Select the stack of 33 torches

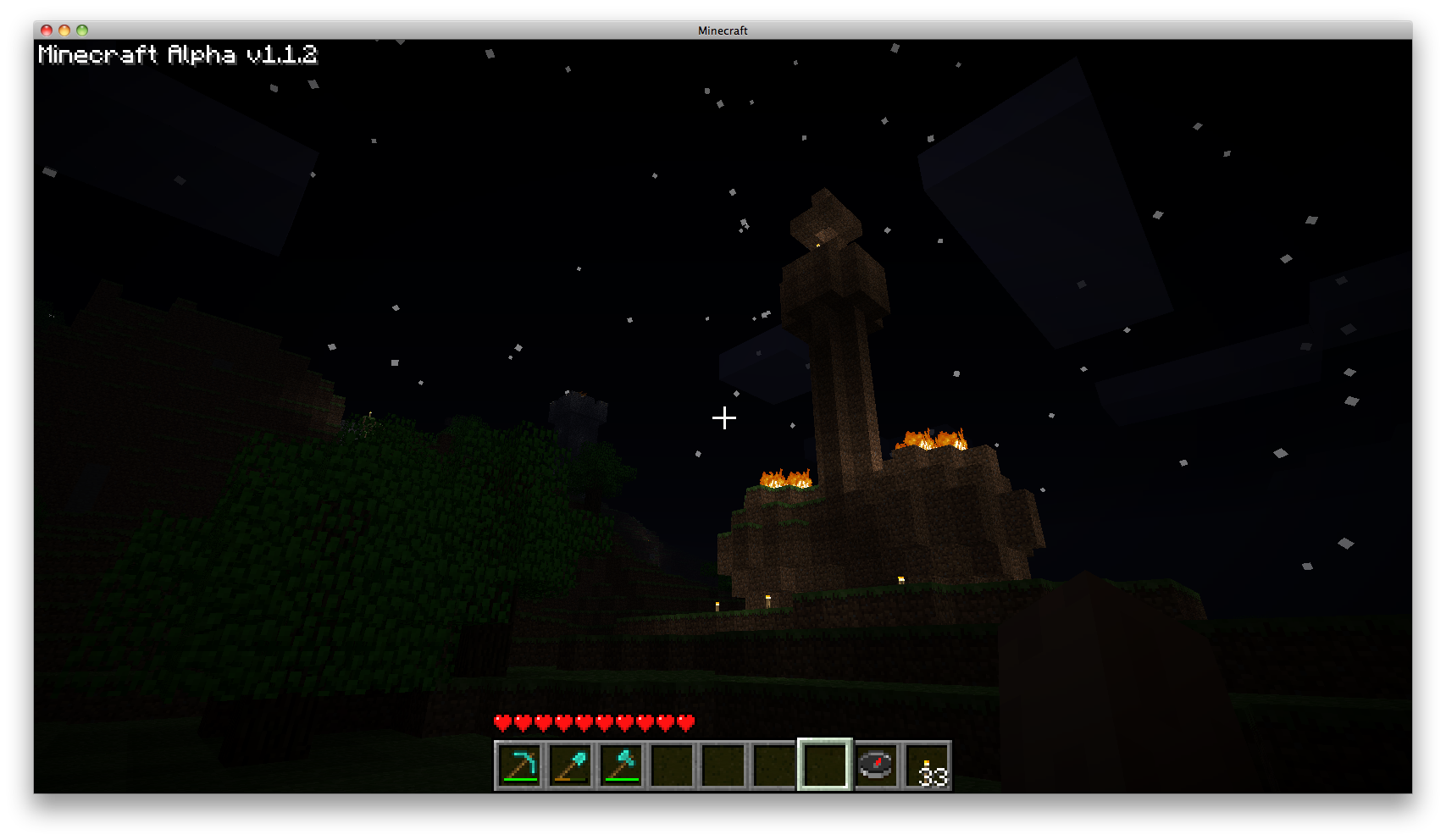point(928,765)
